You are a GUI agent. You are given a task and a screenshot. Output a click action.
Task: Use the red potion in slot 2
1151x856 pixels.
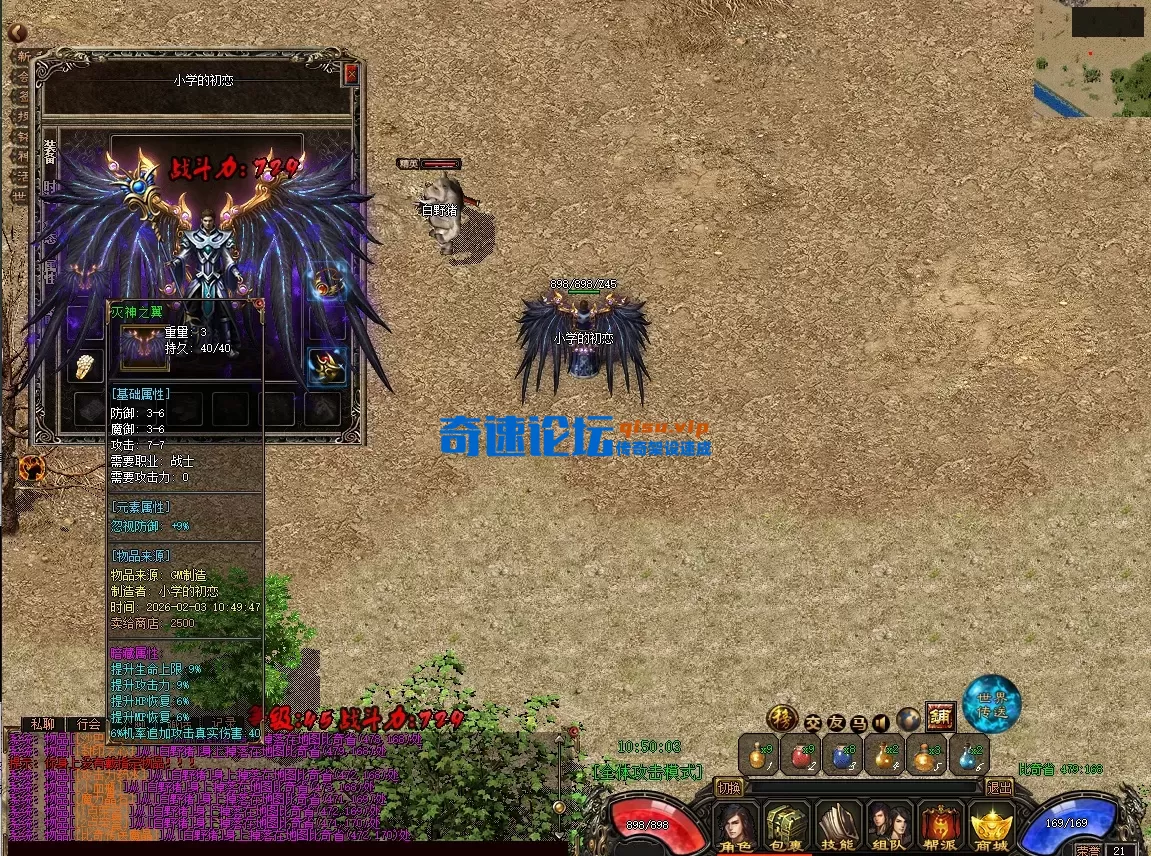coord(801,754)
